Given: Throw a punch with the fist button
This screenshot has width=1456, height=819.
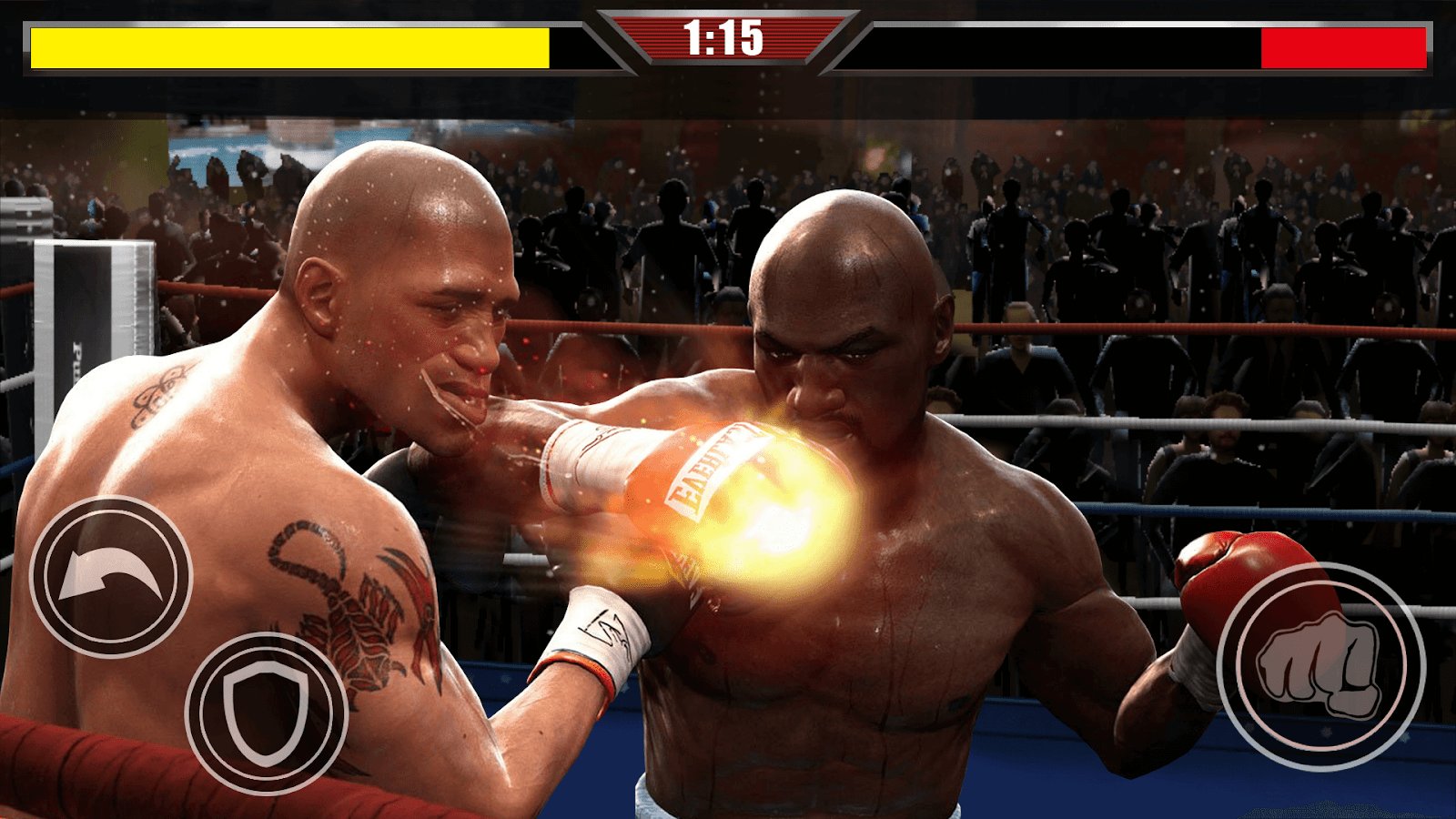Looking at the screenshot, I should pos(1320,667).
